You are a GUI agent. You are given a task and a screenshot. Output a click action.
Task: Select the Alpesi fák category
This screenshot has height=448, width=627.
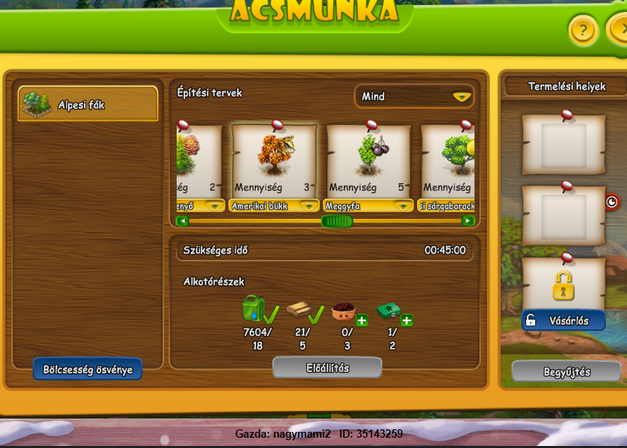coord(88,104)
